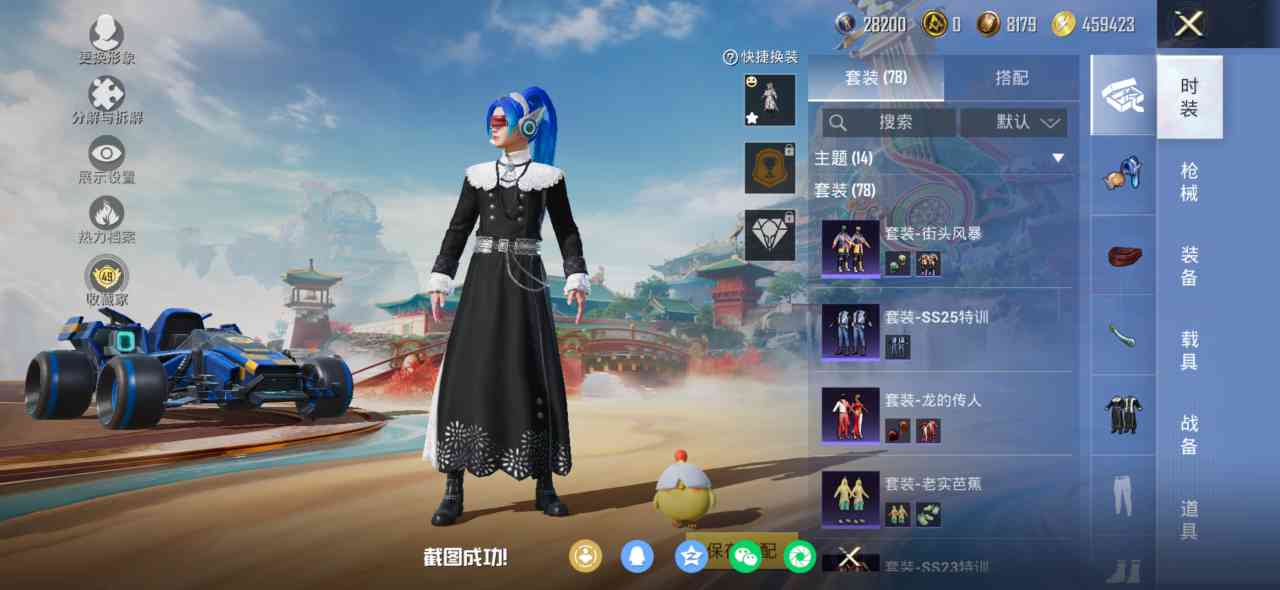Close the wardrobe with the top-right X
The height and width of the screenshot is (590, 1280).
coord(1188,24)
